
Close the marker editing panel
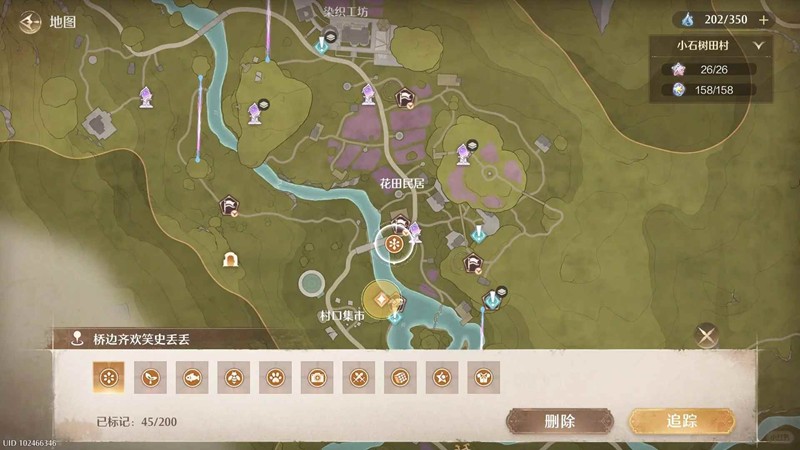tap(707, 336)
